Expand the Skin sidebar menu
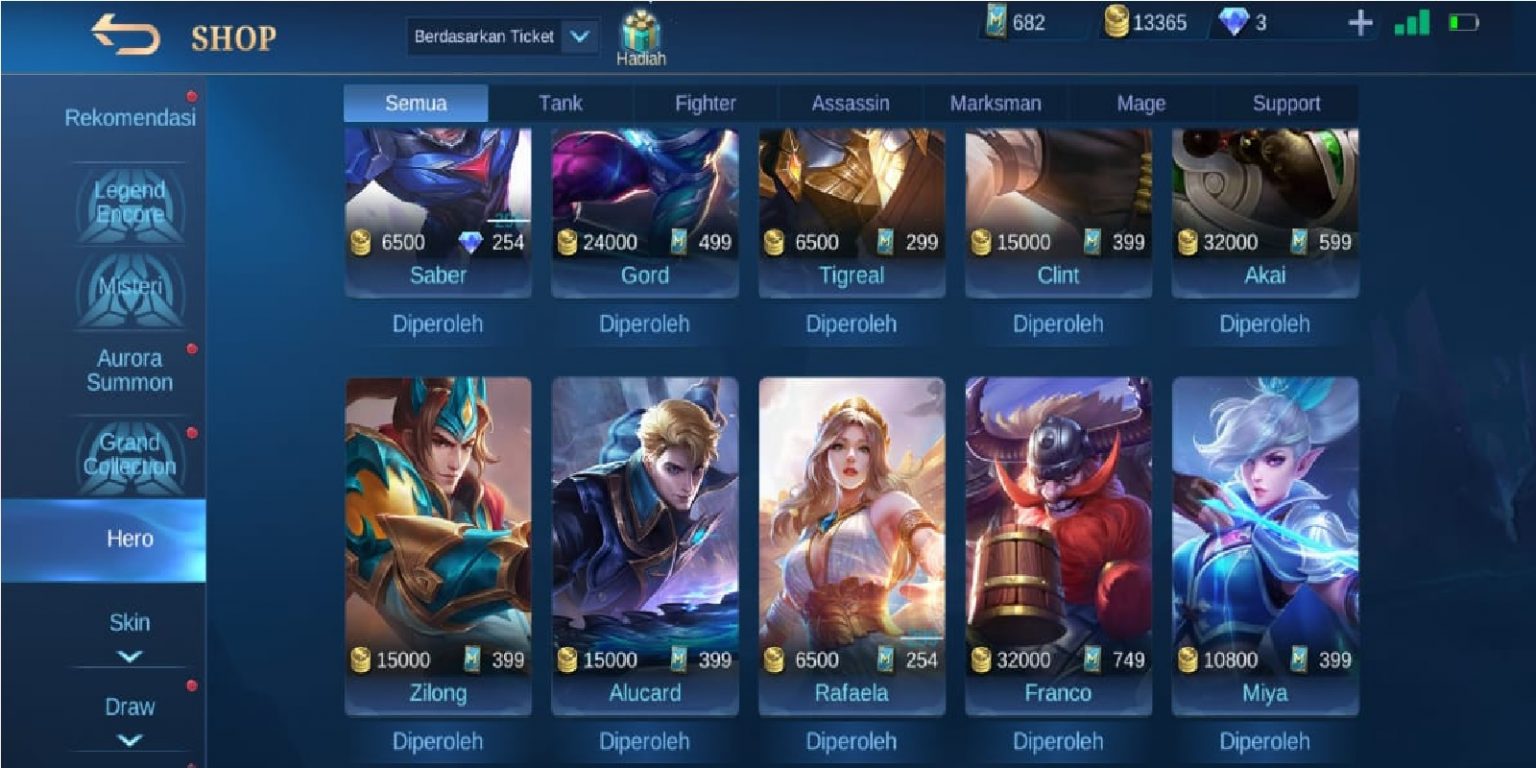This screenshot has width=1536, height=768. pyautogui.click(x=131, y=622)
